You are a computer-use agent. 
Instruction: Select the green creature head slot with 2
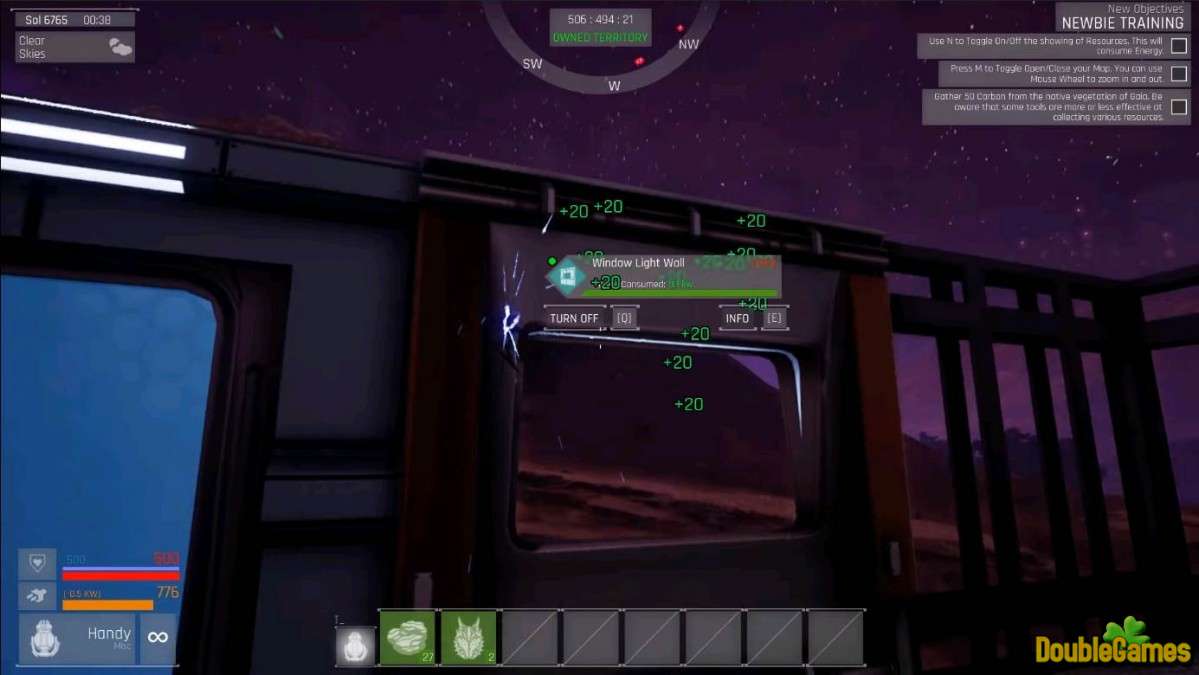coord(468,637)
